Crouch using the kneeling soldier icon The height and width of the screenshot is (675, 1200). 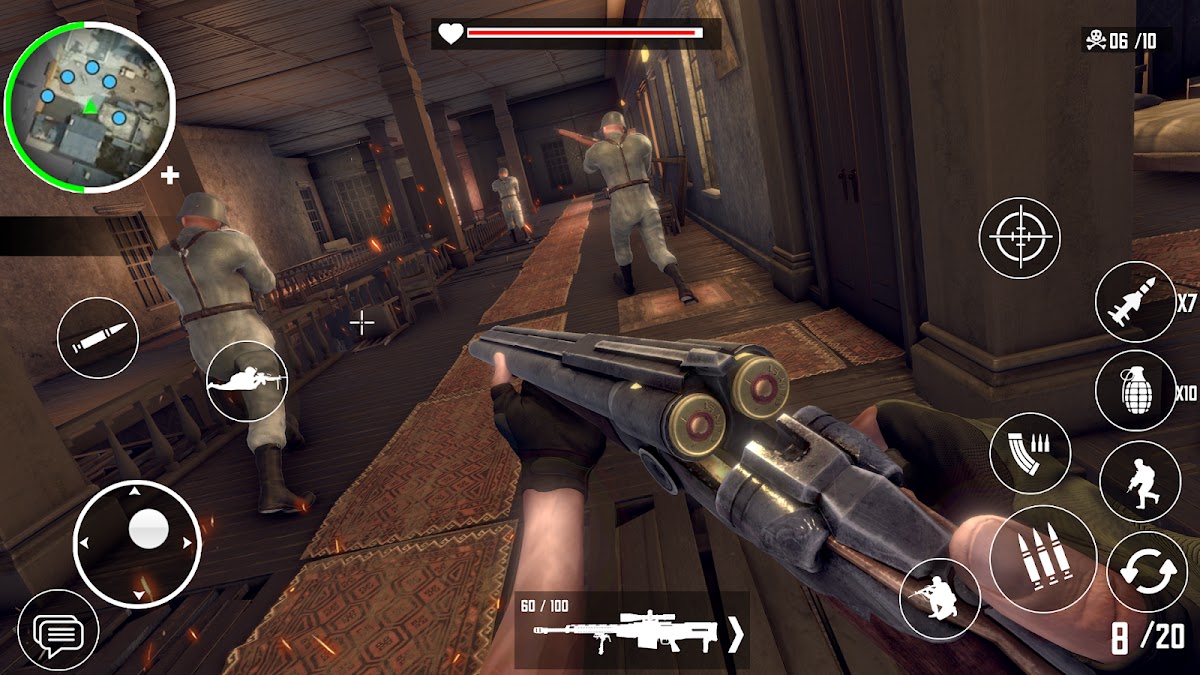click(940, 599)
